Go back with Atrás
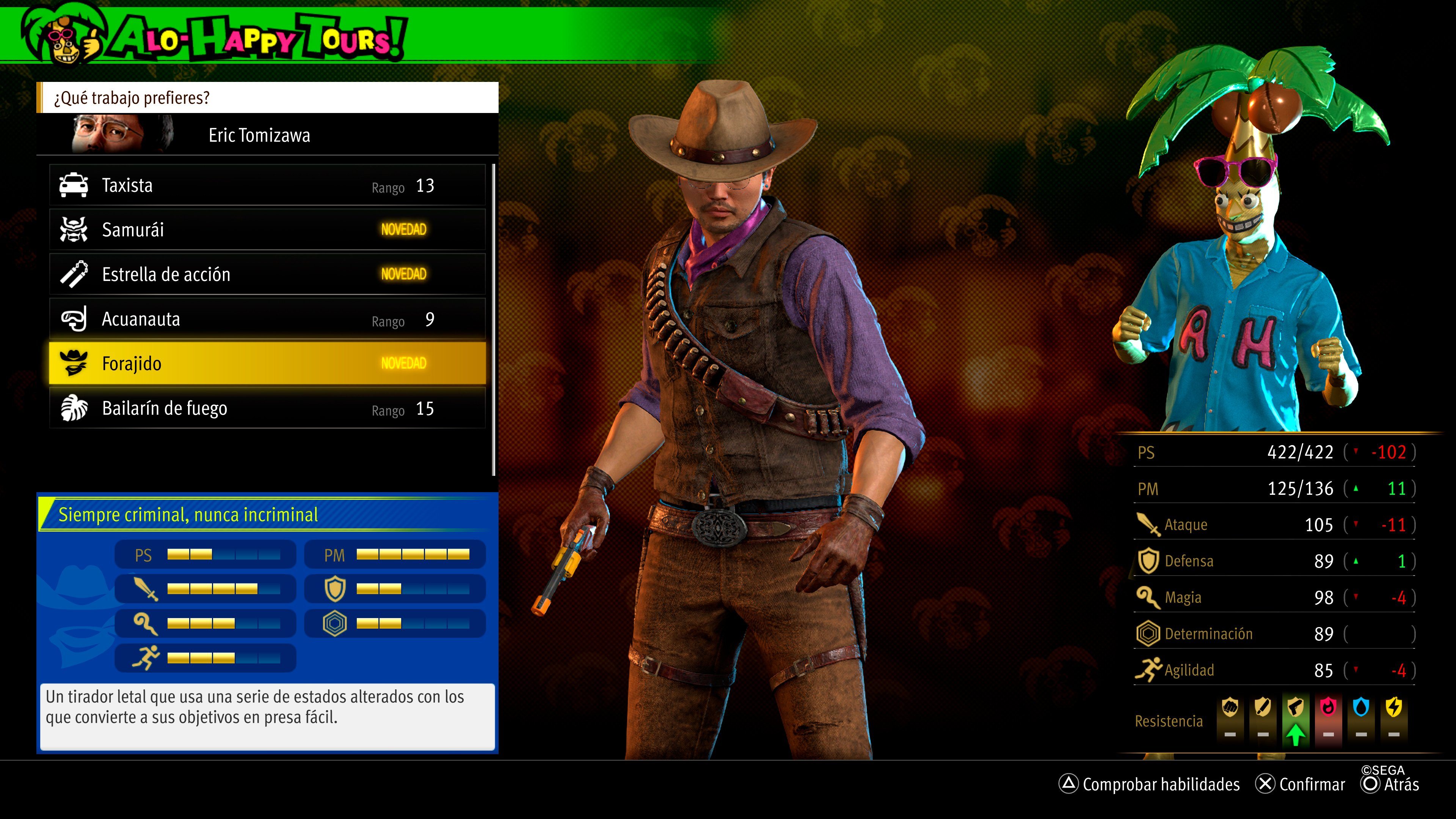This screenshot has height=819, width=1456. pos(1390,784)
